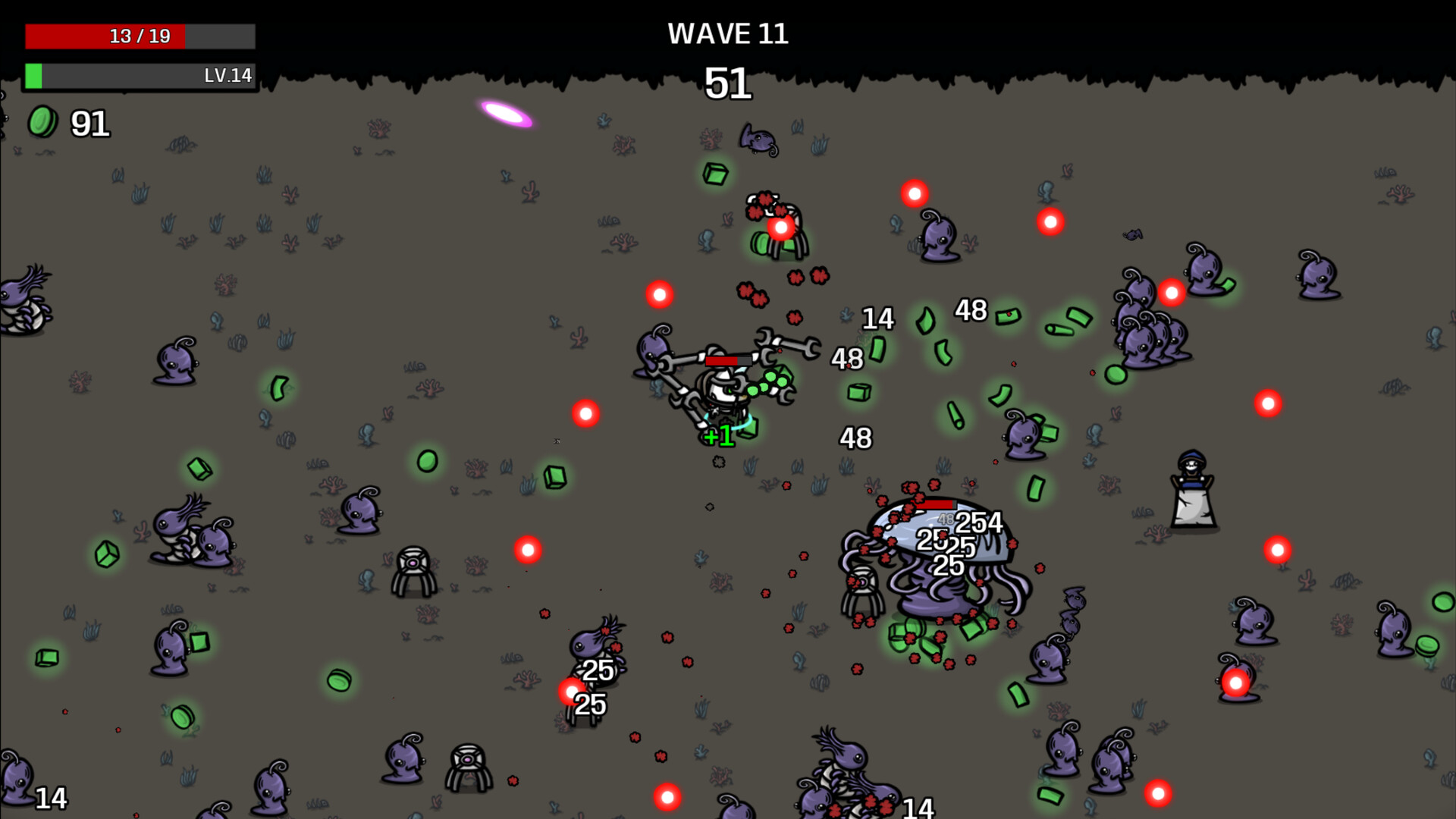Click the health bar showing 13/19
1456x819 pixels.
(140, 35)
